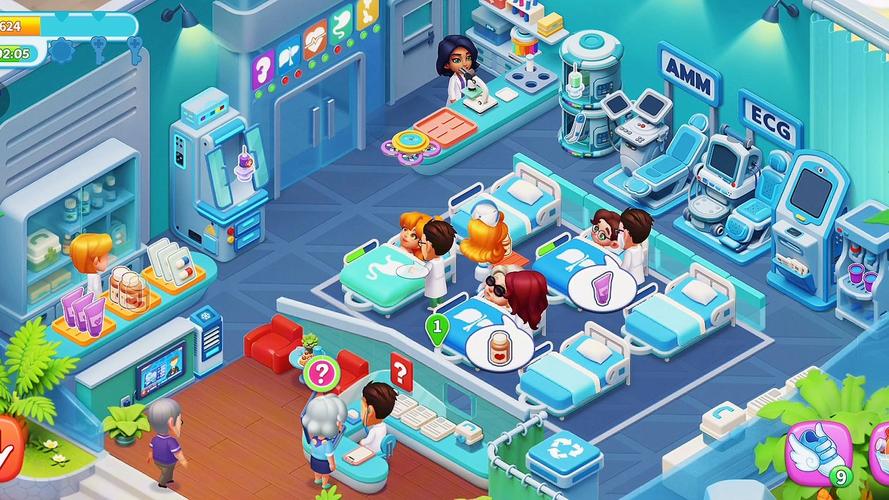The height and width of the screenshot is (500, 889).
Task: Use the booster right of the winged shoe
Action: [x=879, y=448]
